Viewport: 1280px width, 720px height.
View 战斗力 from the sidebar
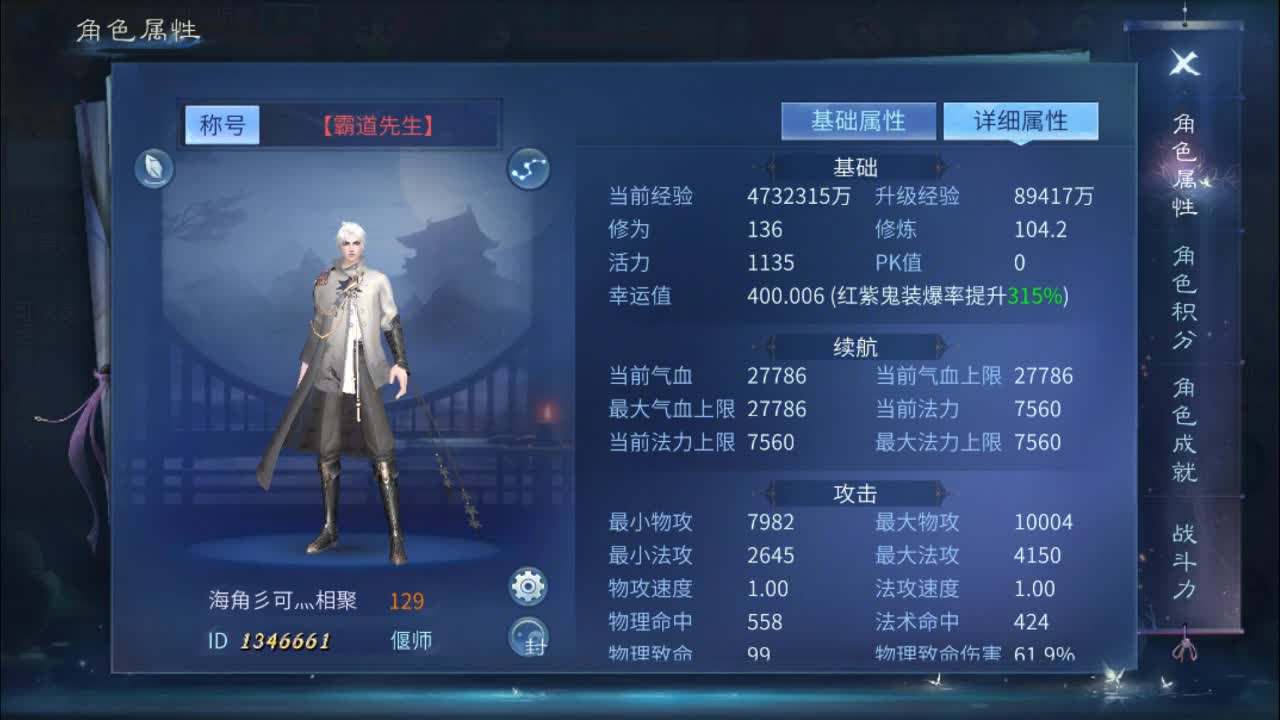[x=1182, y=560]
